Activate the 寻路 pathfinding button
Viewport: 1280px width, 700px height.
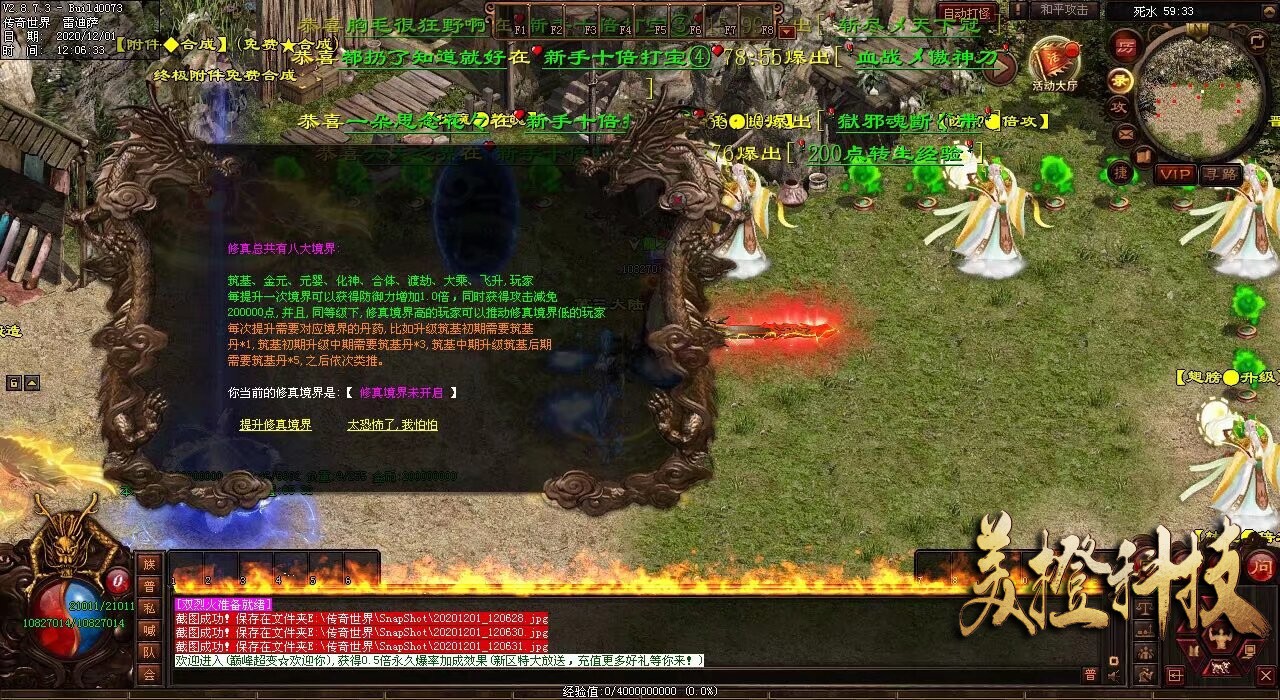1219,174
